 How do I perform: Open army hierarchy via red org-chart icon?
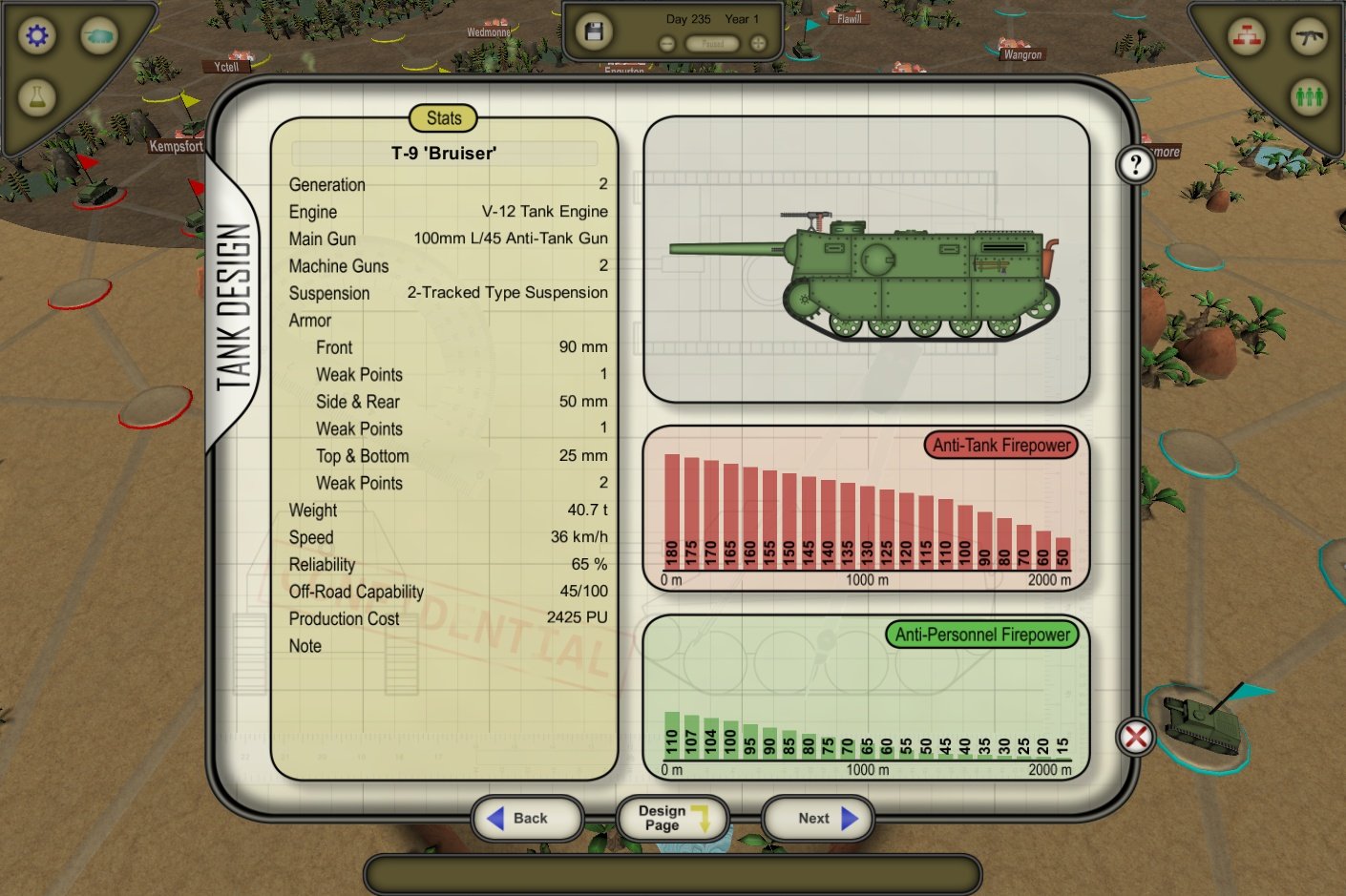pos(1247,34)
